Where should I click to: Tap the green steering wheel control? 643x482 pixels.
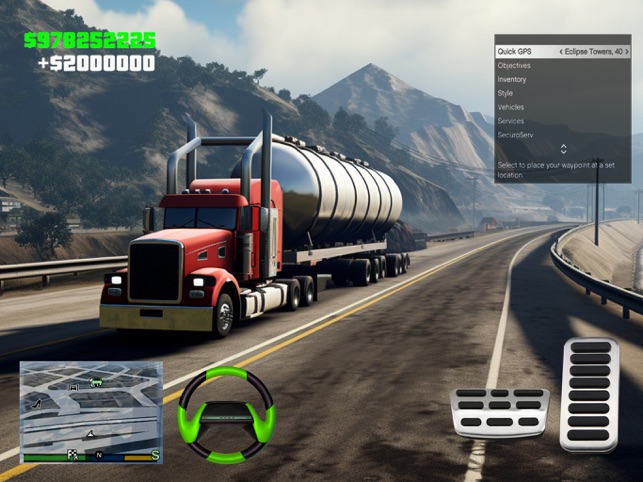tap(225, 415)
